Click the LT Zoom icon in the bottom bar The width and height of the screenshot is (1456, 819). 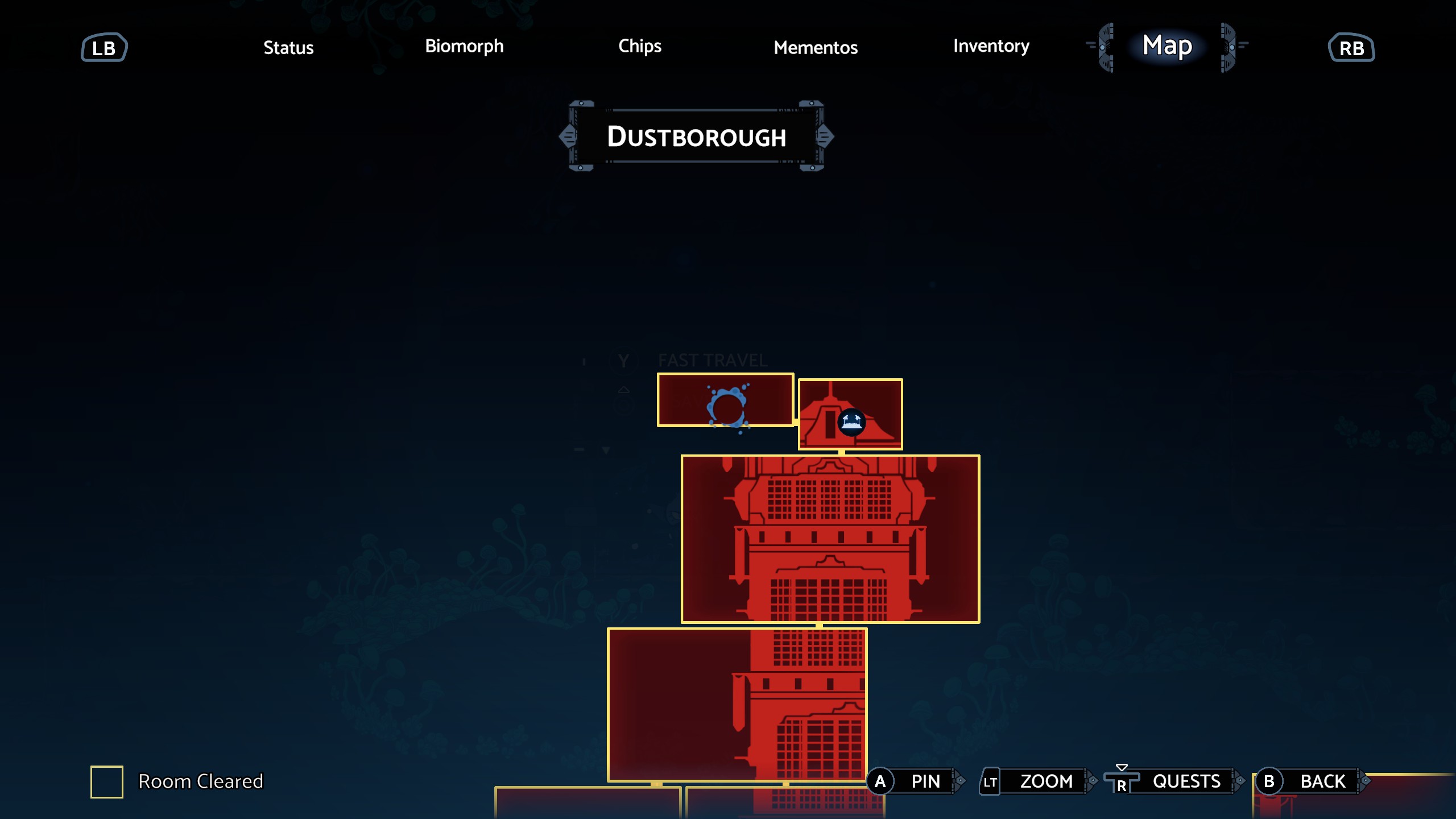990,781
